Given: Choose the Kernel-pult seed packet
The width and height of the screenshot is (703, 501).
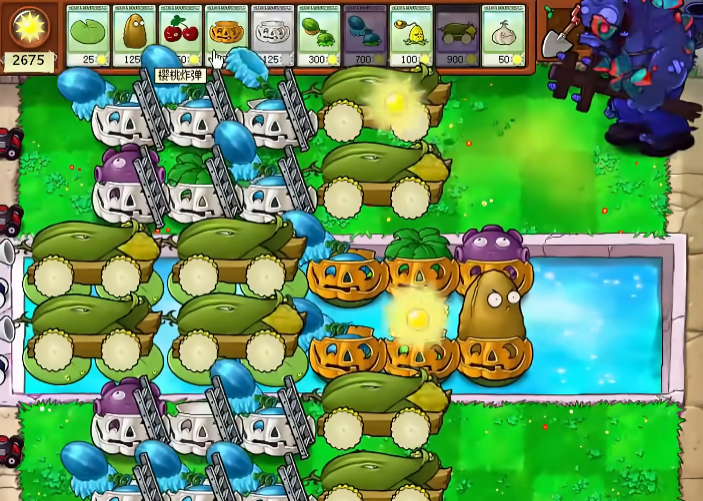Looking at the screenshot, I should pyautogui.click(x=411, y=37).
